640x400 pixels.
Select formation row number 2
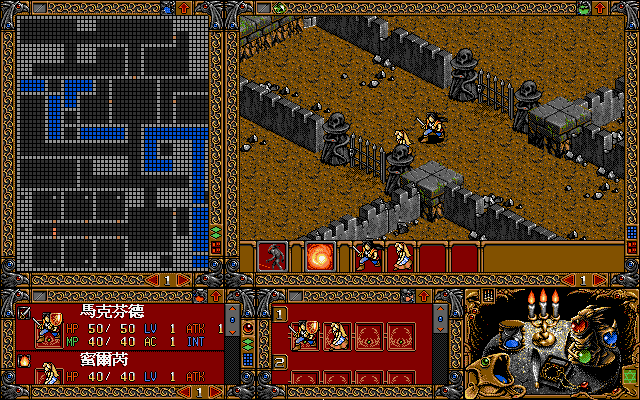tap(281, 360)
